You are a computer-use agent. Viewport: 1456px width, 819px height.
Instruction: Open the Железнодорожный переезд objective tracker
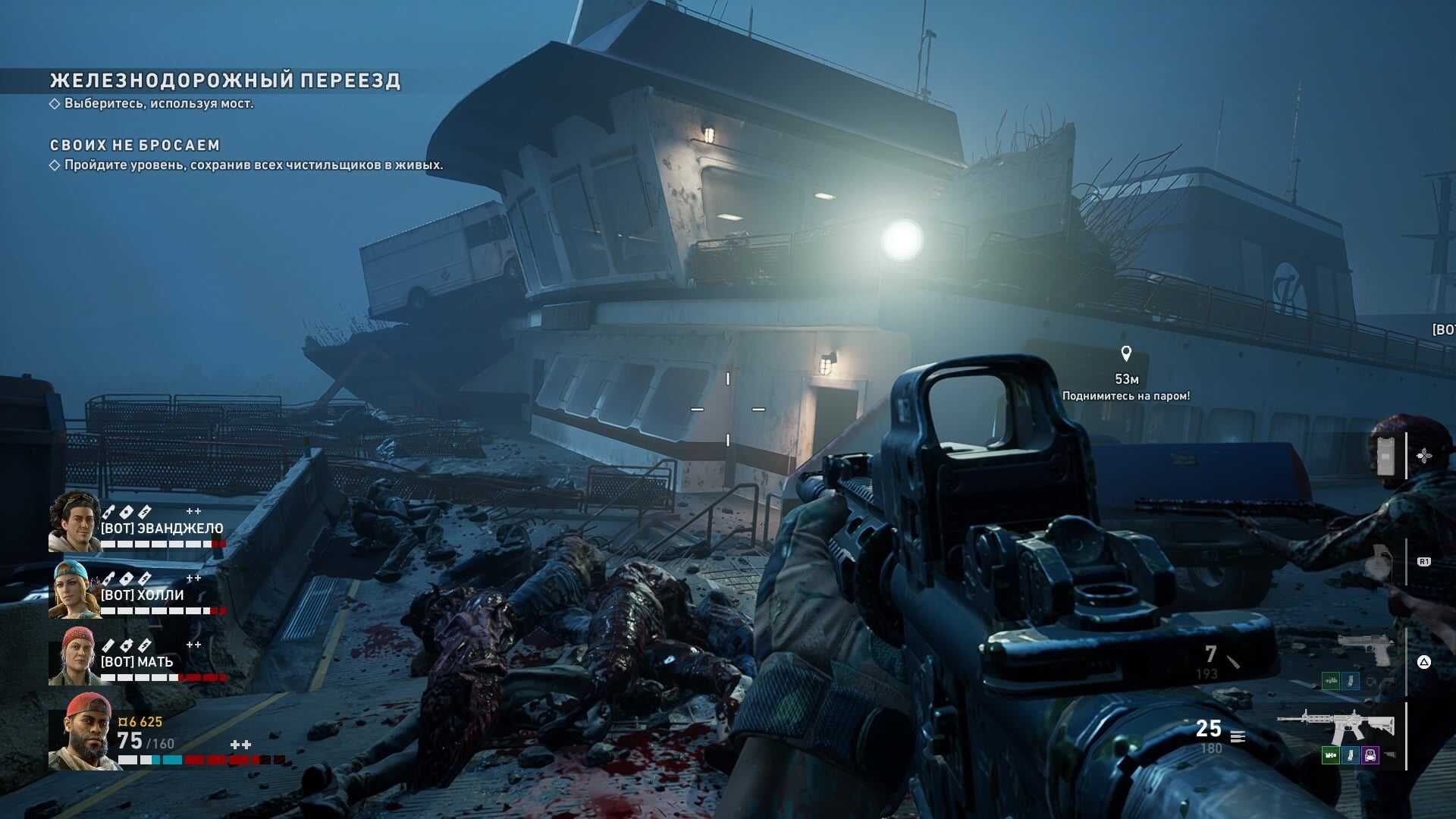pos(224,80)
